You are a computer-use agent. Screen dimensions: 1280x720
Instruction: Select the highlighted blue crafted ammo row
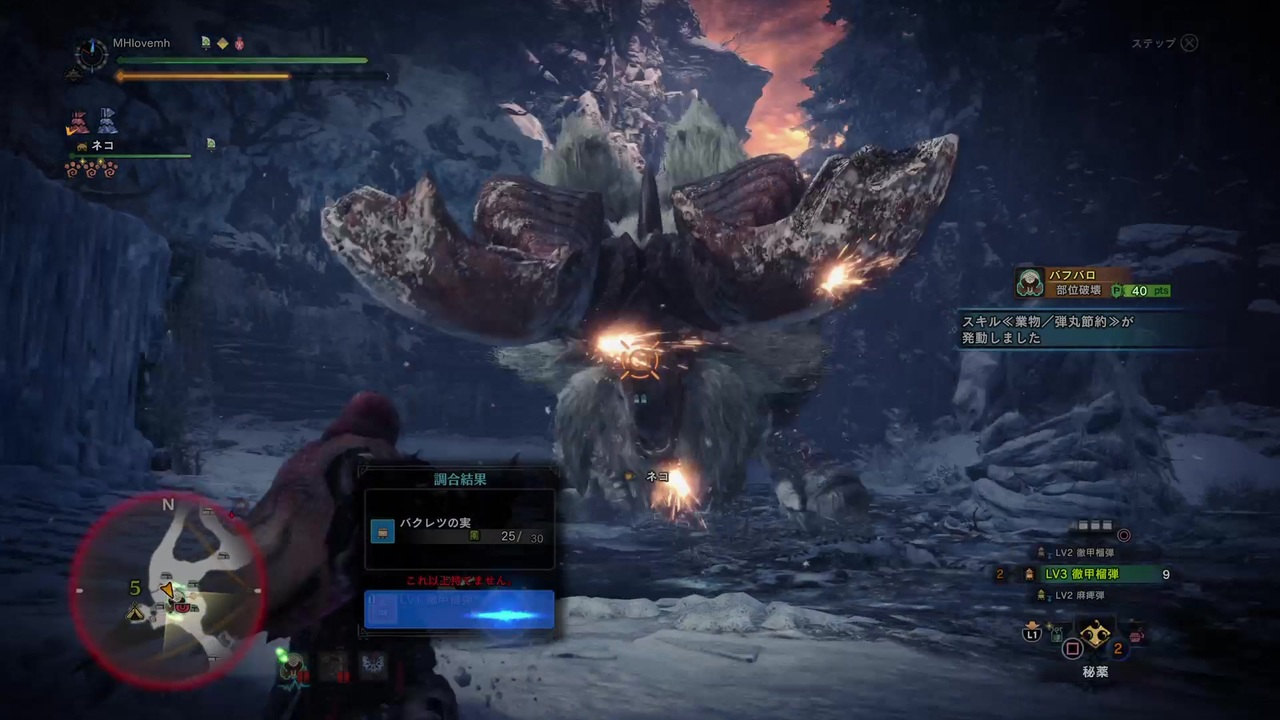(x=459, y=609)
